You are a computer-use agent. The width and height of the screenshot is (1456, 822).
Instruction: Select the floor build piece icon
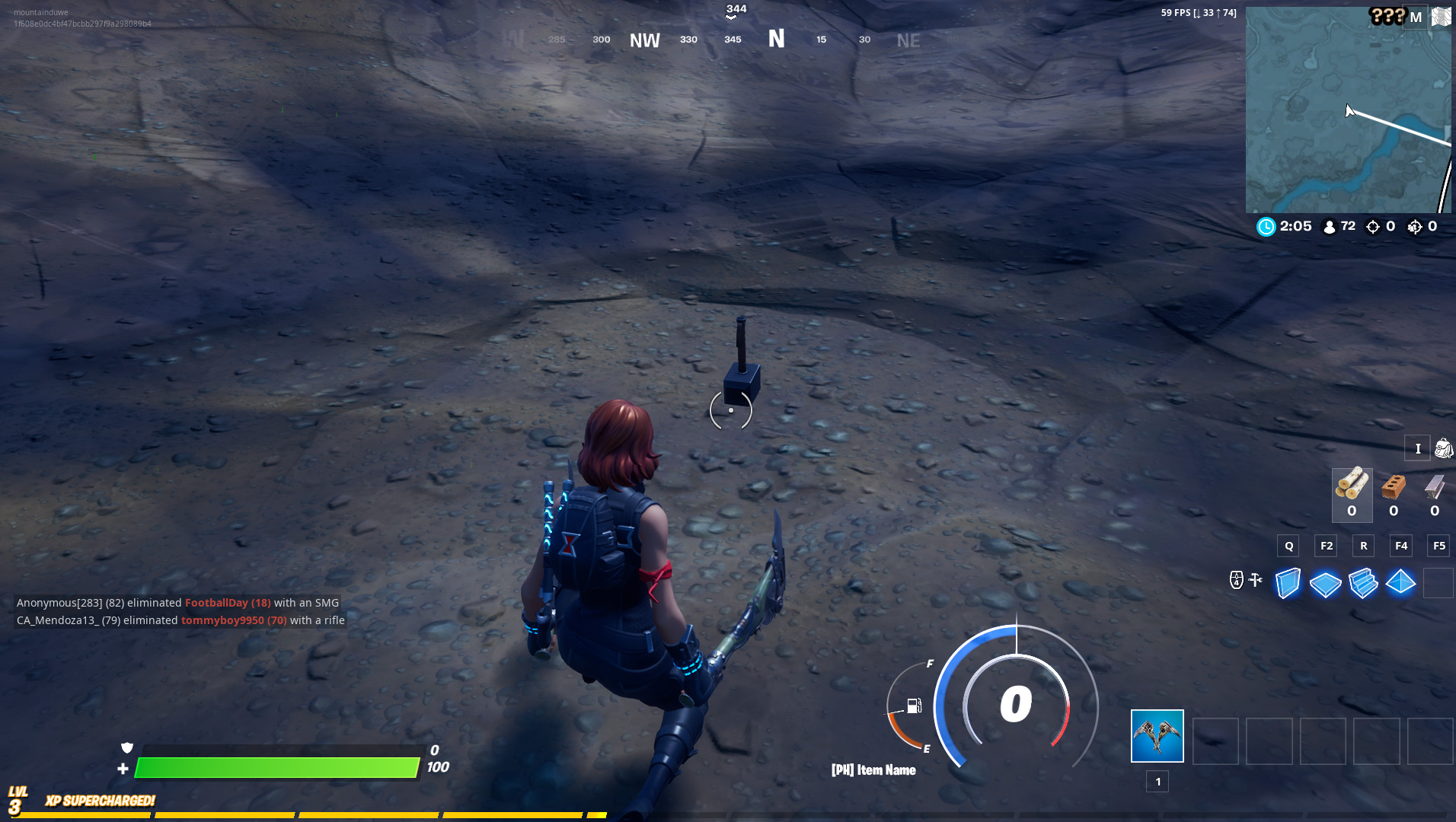[1326, 583]
